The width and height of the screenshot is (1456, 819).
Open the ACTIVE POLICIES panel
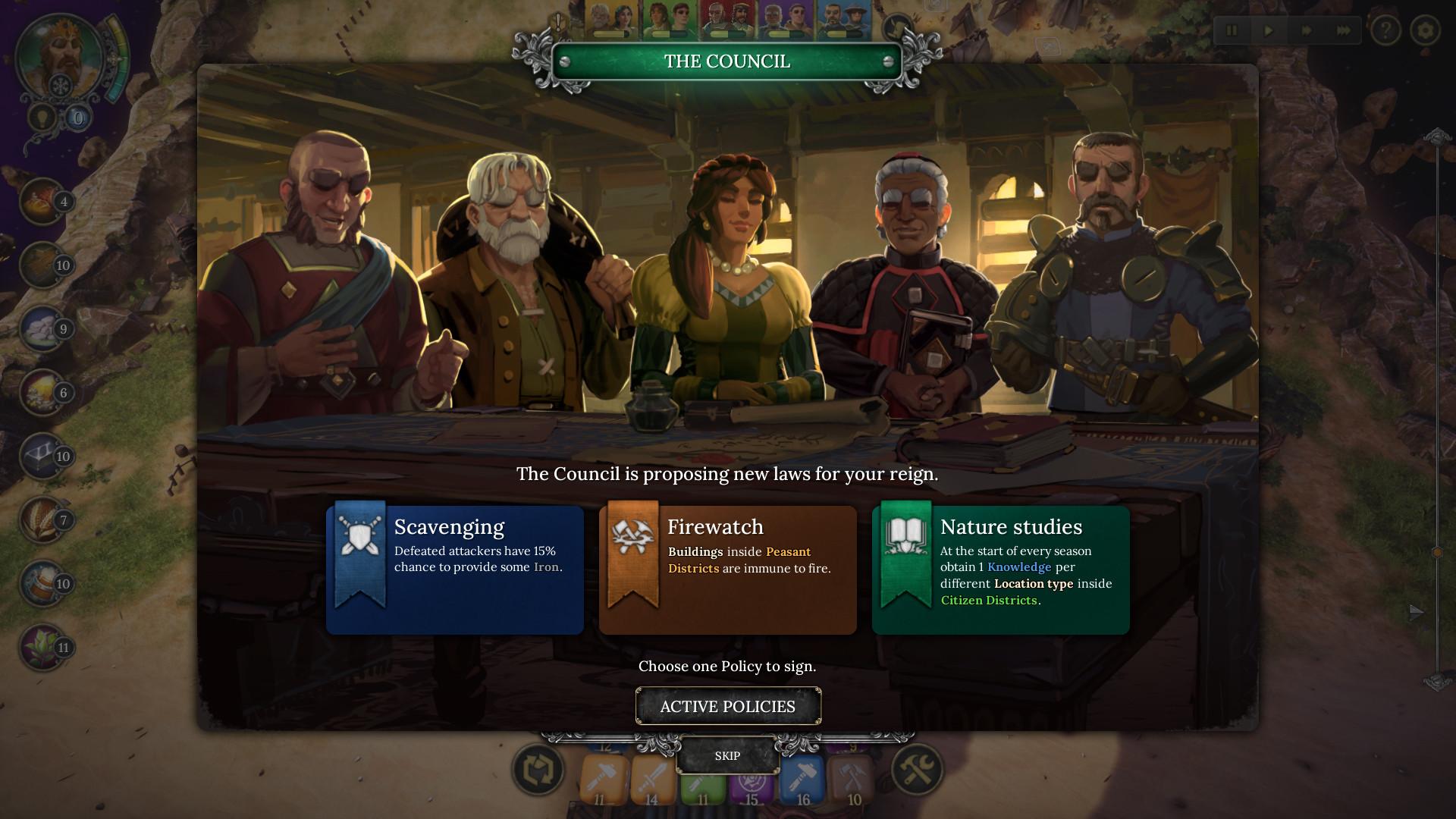coord(728,706)
